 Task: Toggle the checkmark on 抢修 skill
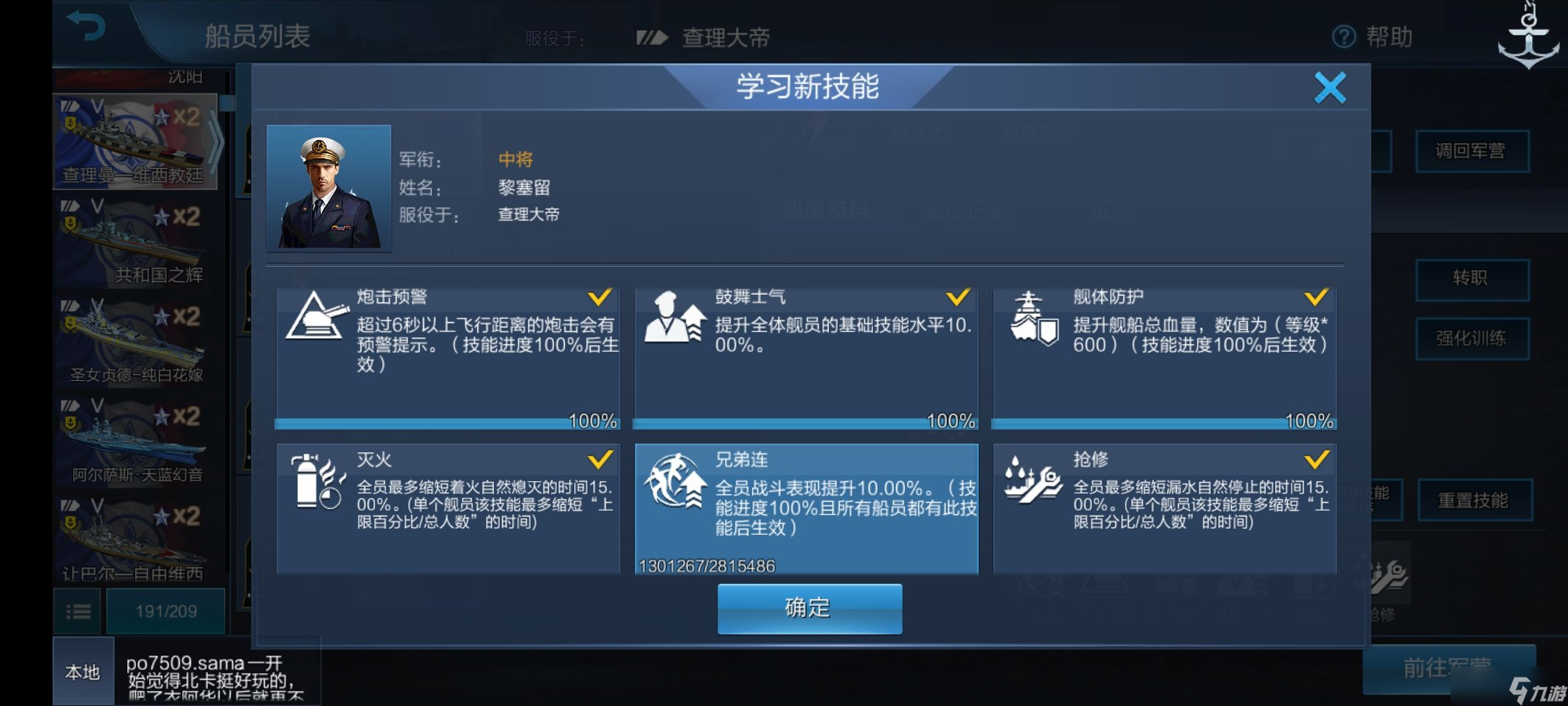tap(1316, 461)
